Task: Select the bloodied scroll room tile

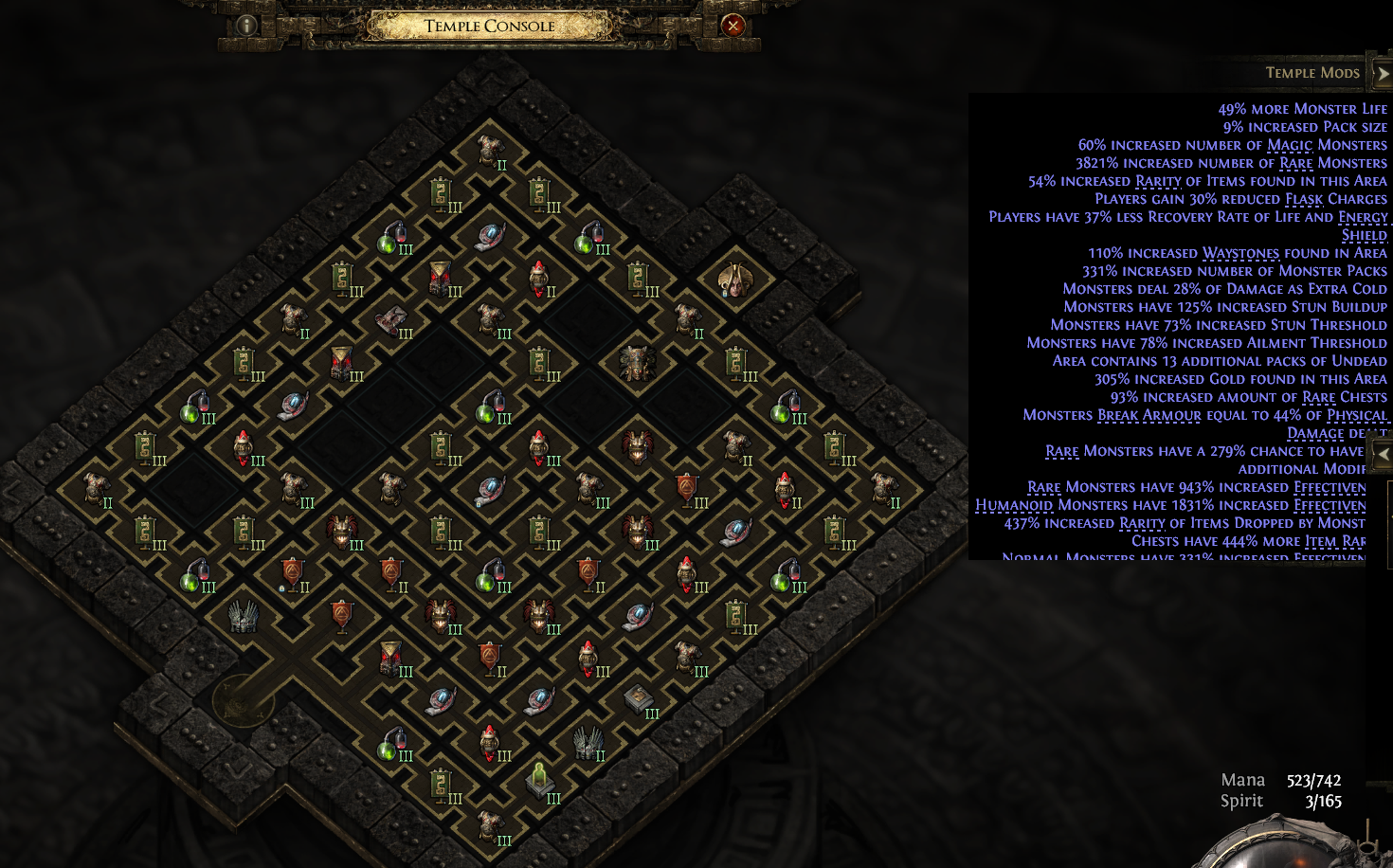Action: pos(390,320)
